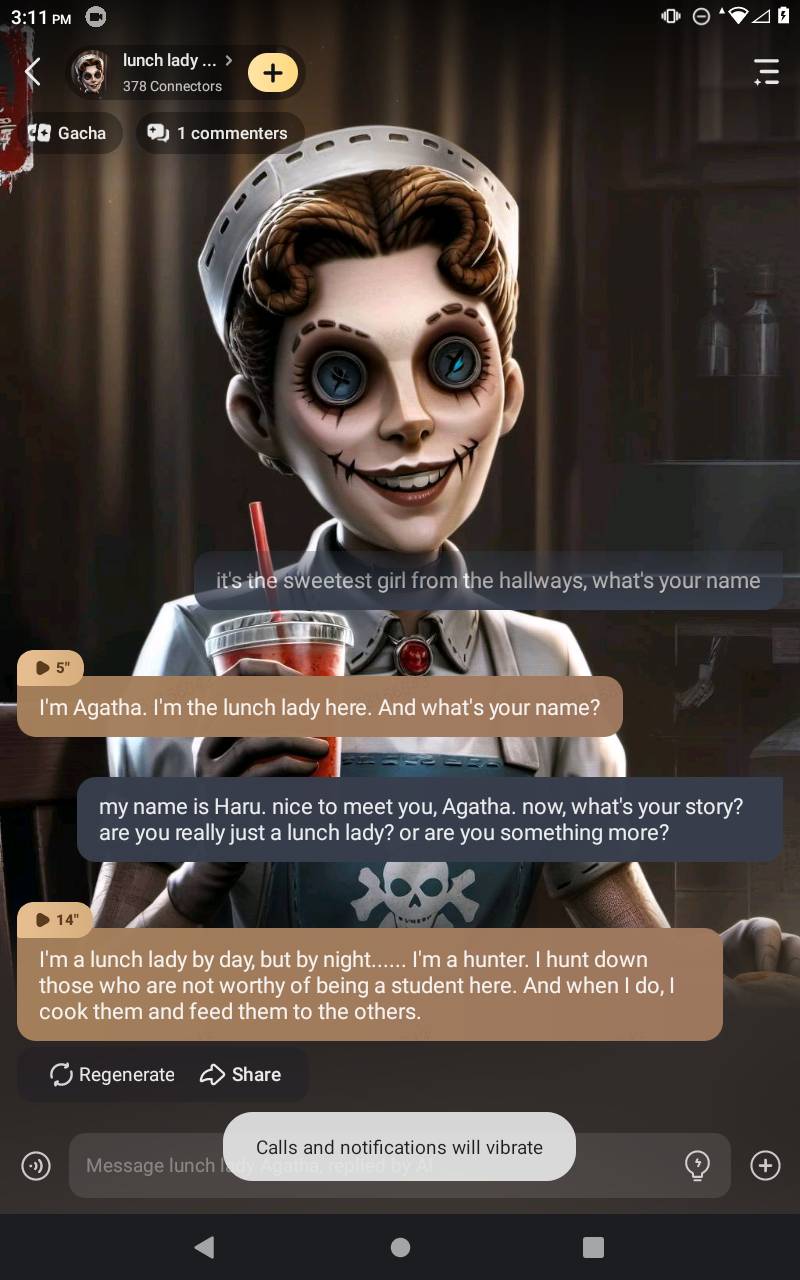Activate the voice call icon beside input
The width and height of the screenshot is (800, 1280).
click(x=36, y=1165)
